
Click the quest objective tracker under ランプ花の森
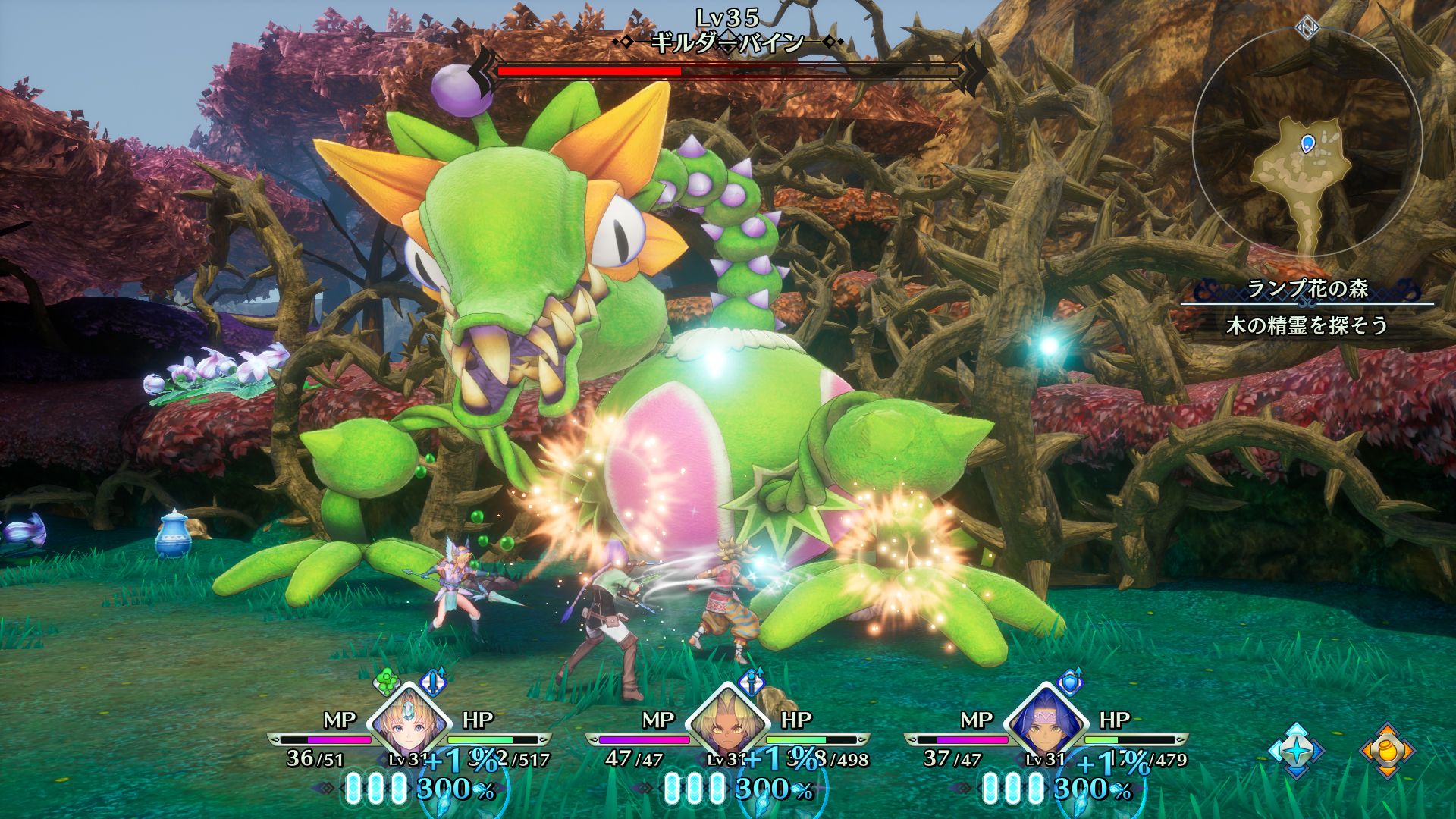[x=1307, y=326]
